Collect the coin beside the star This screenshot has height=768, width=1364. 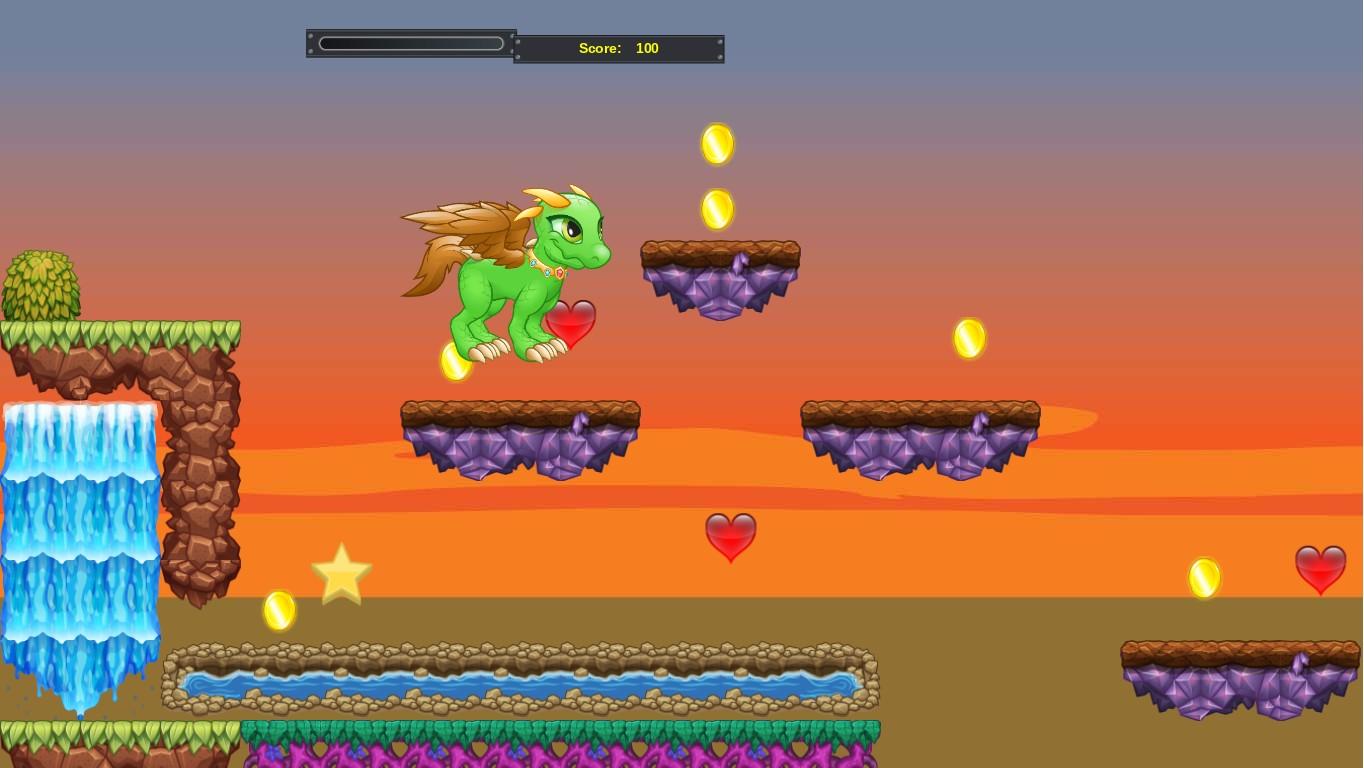click(x=278, y=611)
